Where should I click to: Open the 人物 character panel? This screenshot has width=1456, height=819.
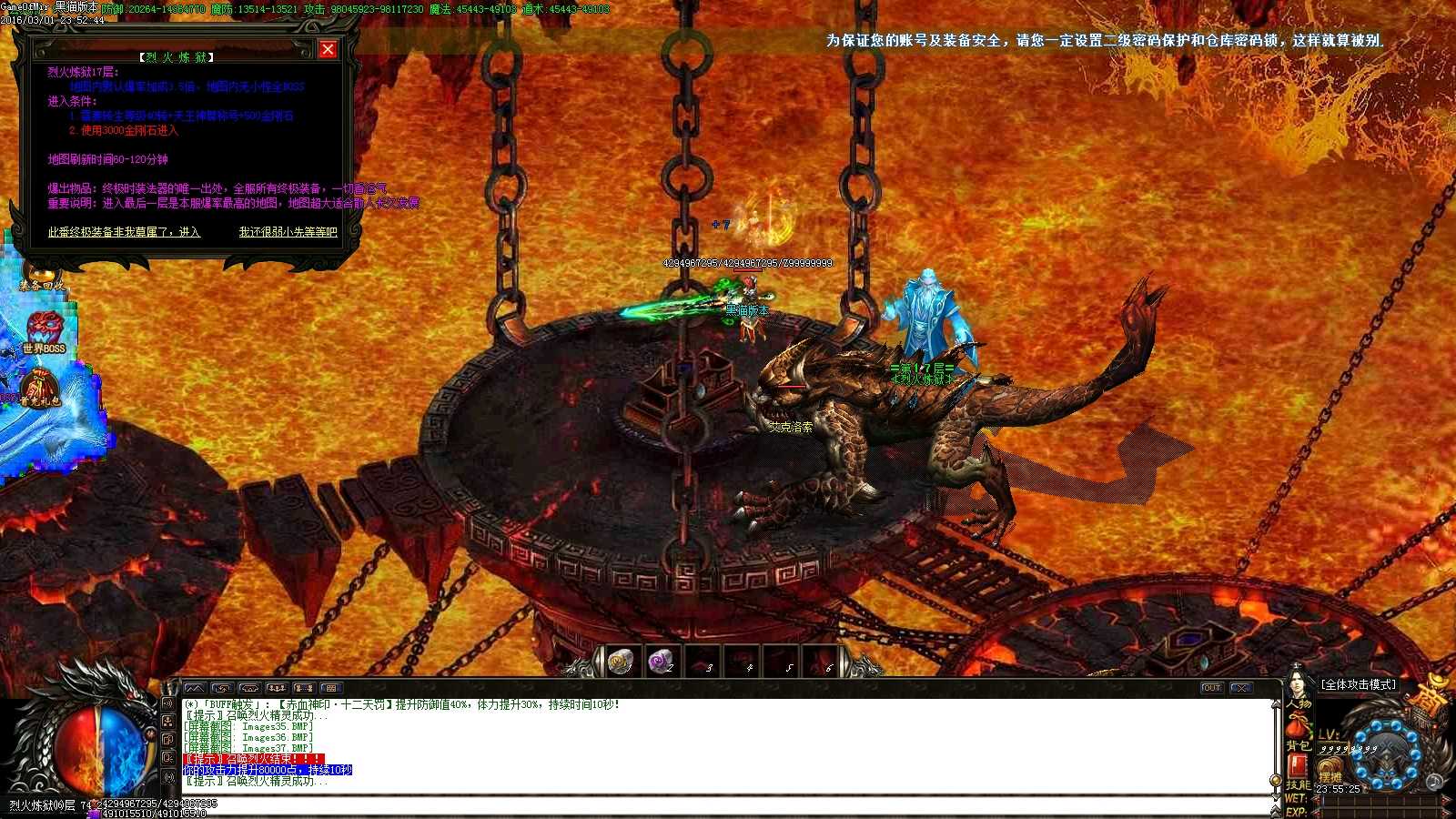pos(1299,703)
